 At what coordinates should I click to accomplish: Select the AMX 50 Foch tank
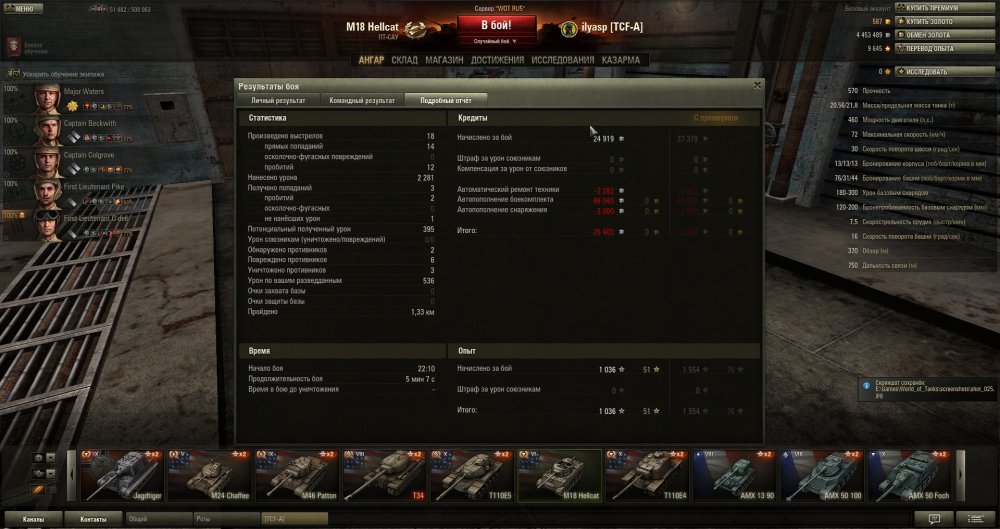905,474
